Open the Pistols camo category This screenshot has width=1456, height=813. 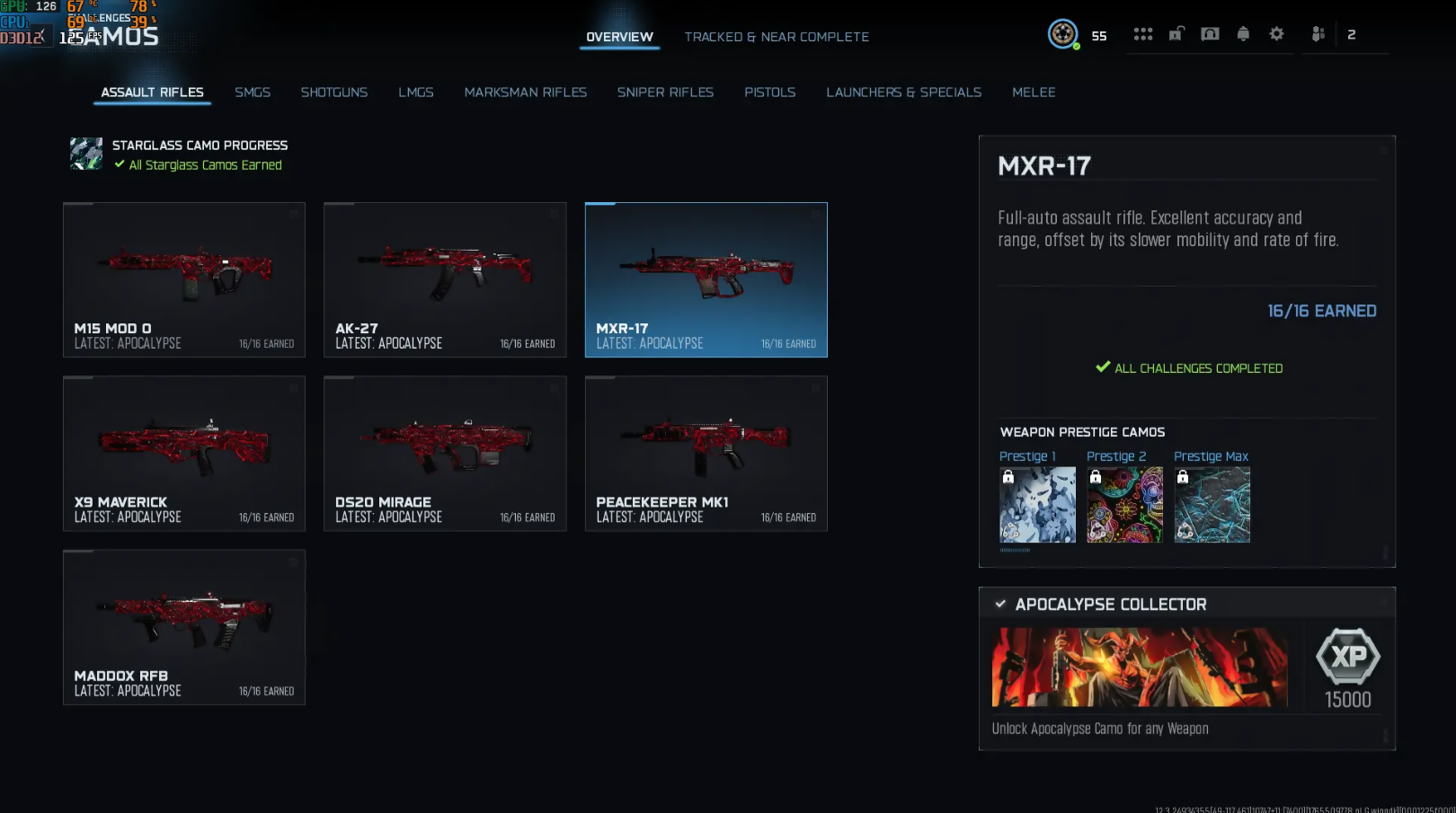point(770,93)
